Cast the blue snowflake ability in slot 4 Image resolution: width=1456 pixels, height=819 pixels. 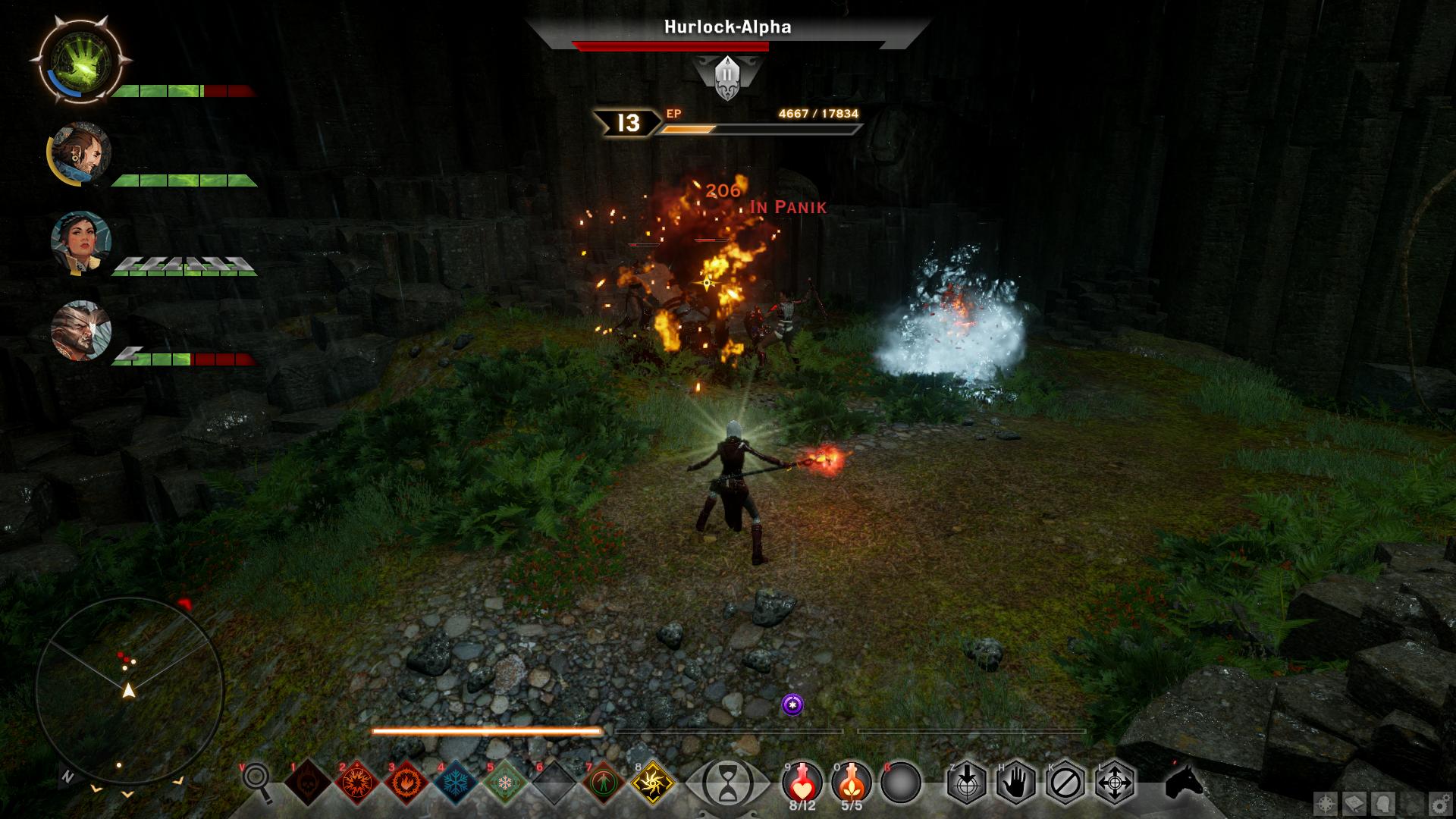457,782
